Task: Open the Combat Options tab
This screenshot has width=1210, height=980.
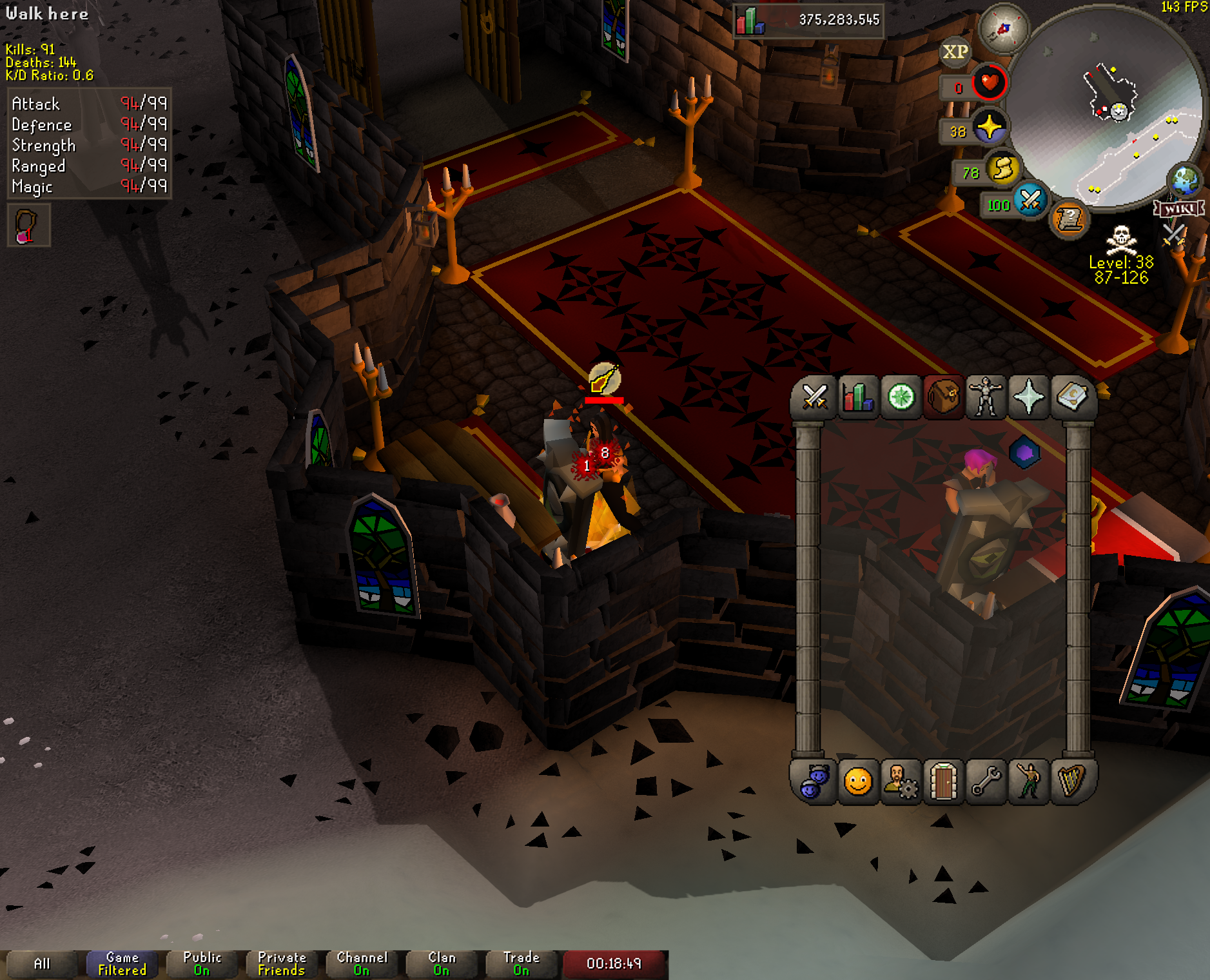Action: click(815, 397)
